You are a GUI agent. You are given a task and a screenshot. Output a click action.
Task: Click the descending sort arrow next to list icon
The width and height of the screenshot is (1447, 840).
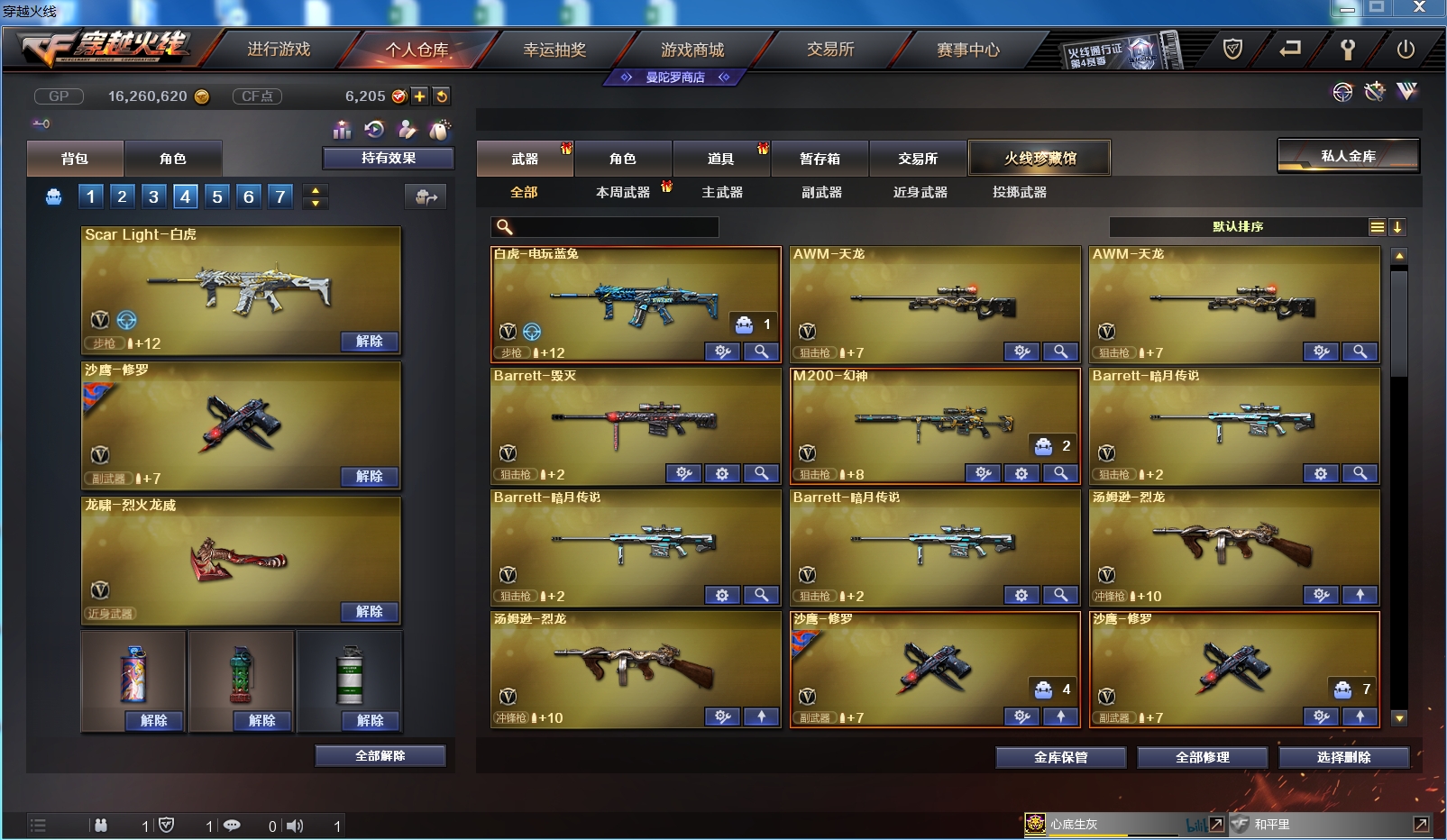click(1398, 227)
